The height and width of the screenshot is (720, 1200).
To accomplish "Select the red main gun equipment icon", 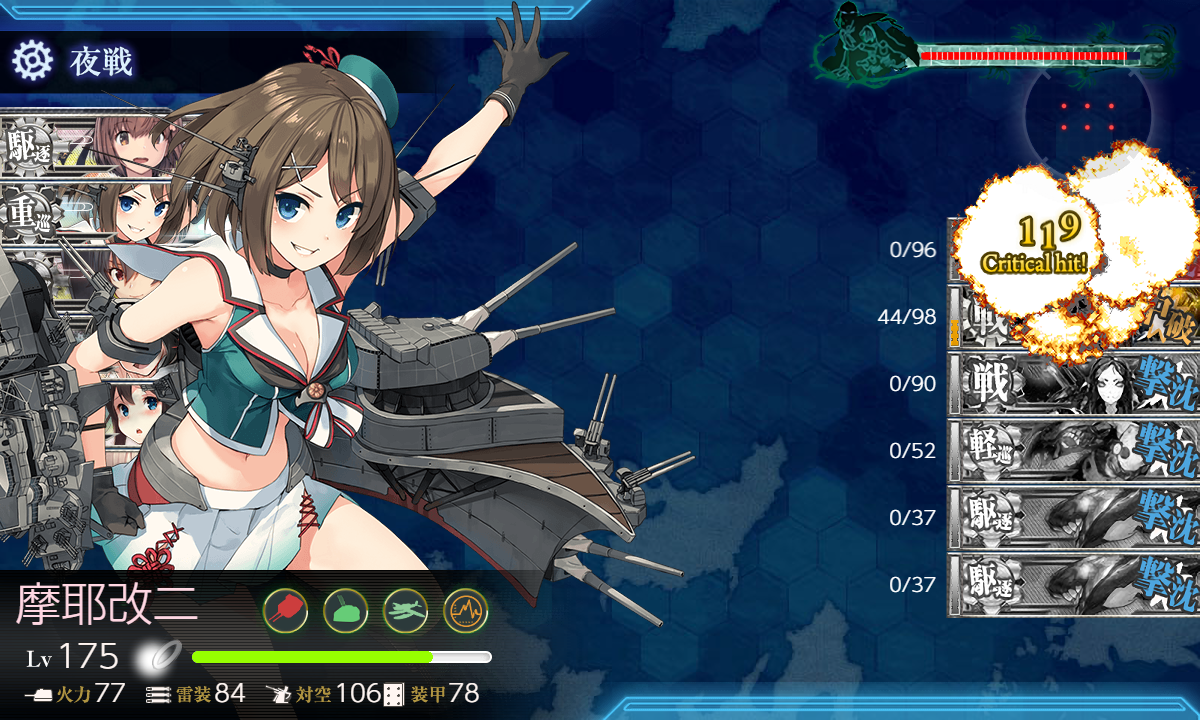I will (x=285, y=609).
